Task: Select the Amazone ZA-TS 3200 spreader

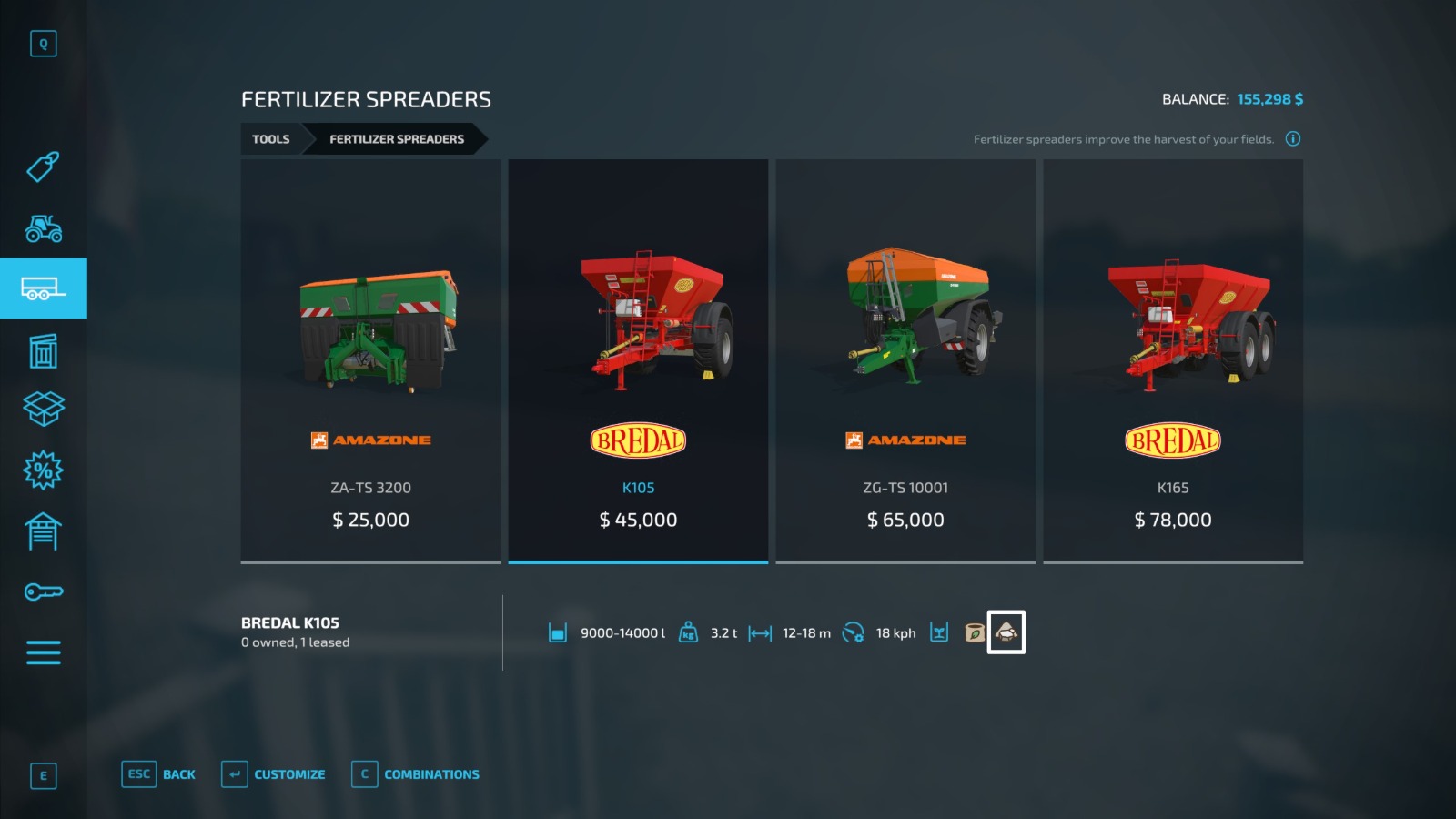Action: pos(370,360)
